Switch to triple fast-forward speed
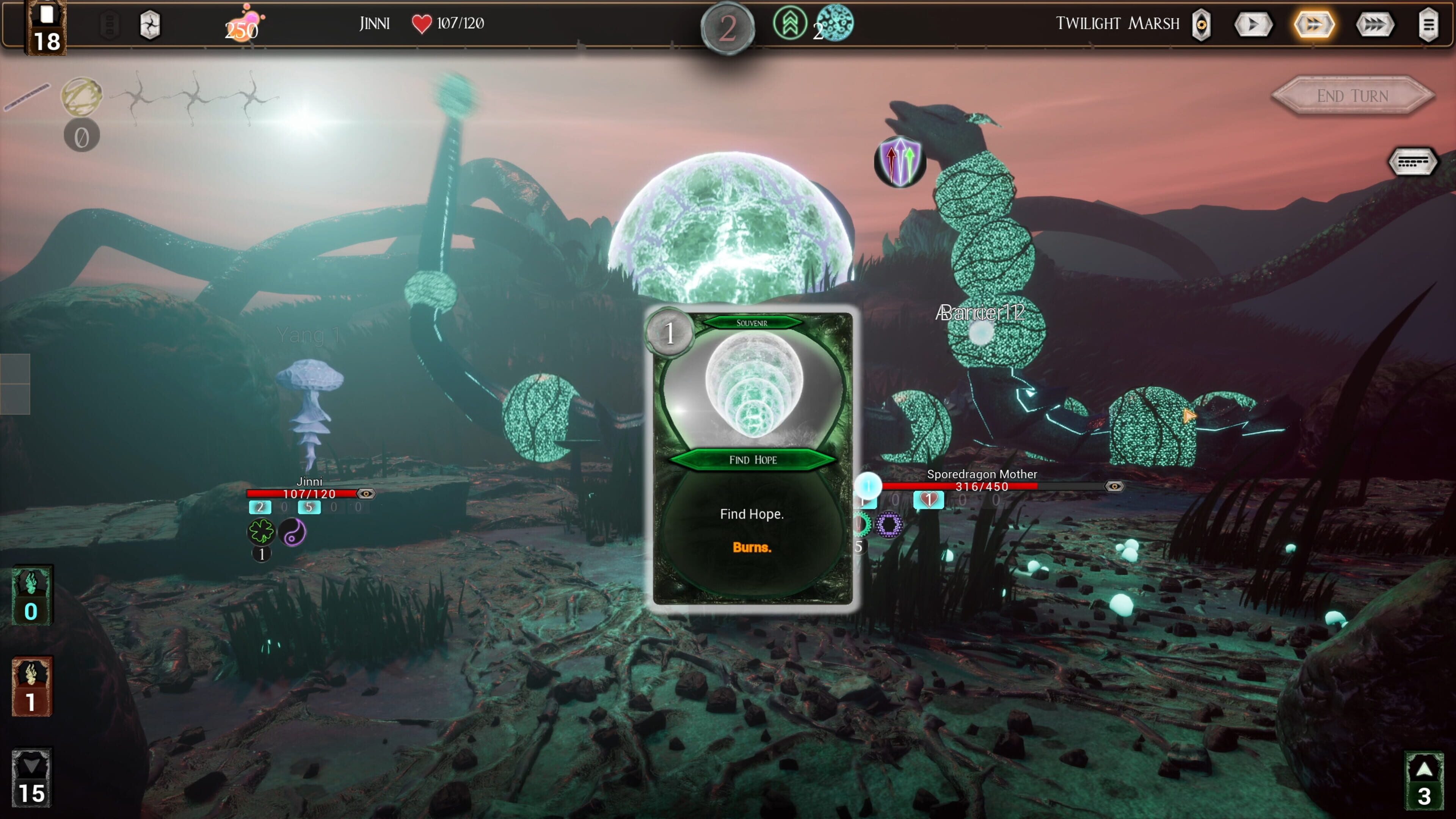The image size is (1456, 819). click(1374, 24)
